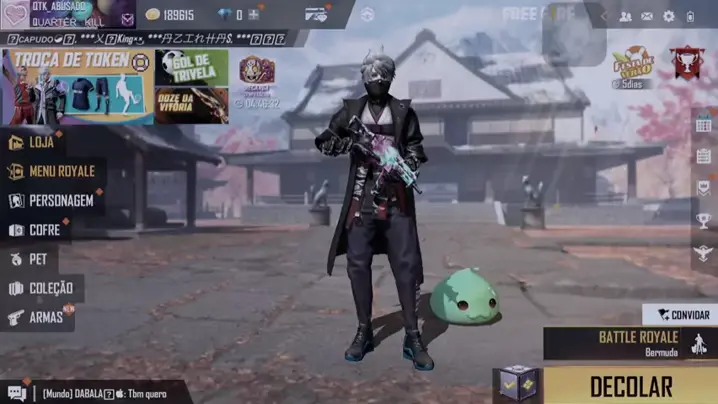Open the world chat bar

tap(95, 393)
